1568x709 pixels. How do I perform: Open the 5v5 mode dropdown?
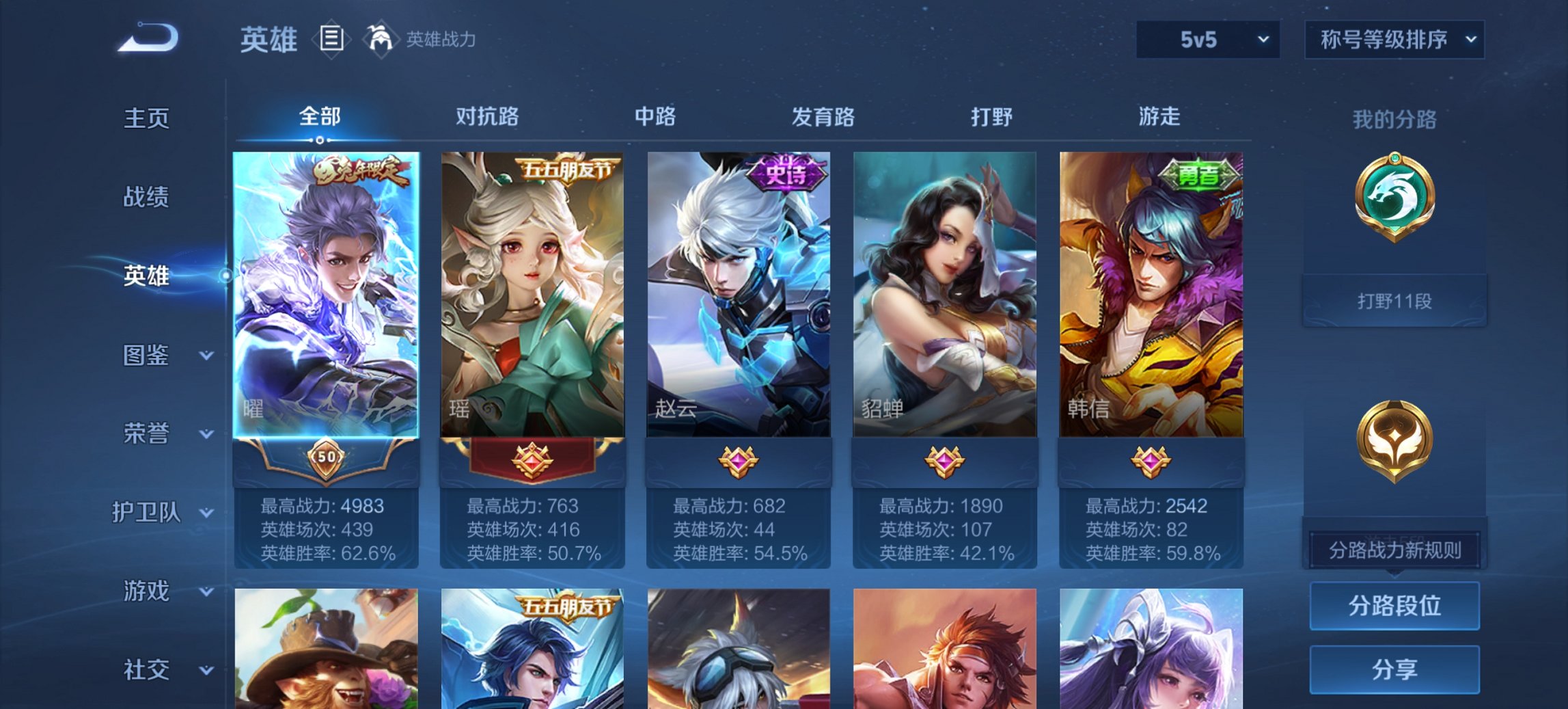[1207, 40]
